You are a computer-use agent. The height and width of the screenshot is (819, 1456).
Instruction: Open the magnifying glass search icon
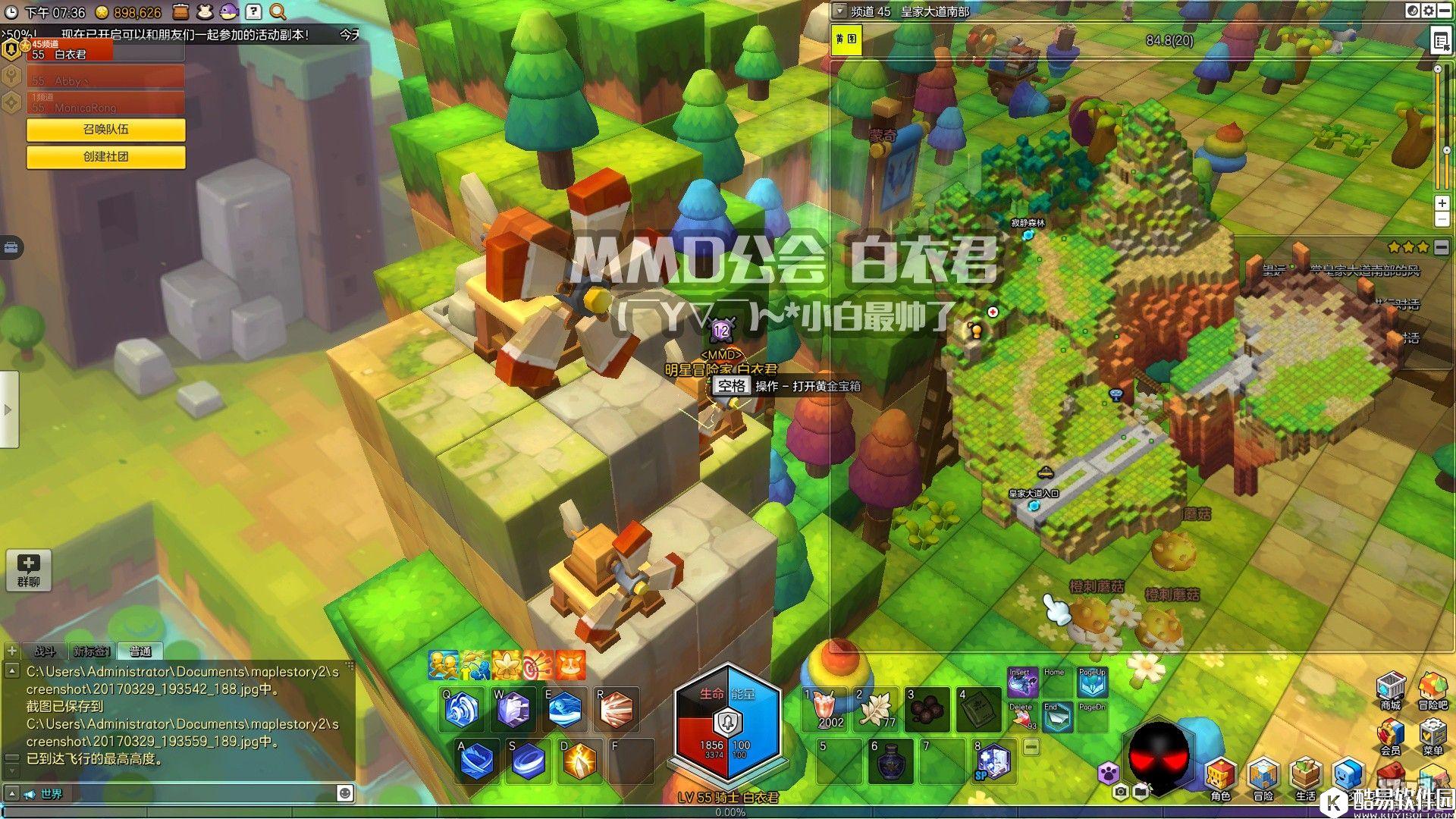click(x=278, y=12)
